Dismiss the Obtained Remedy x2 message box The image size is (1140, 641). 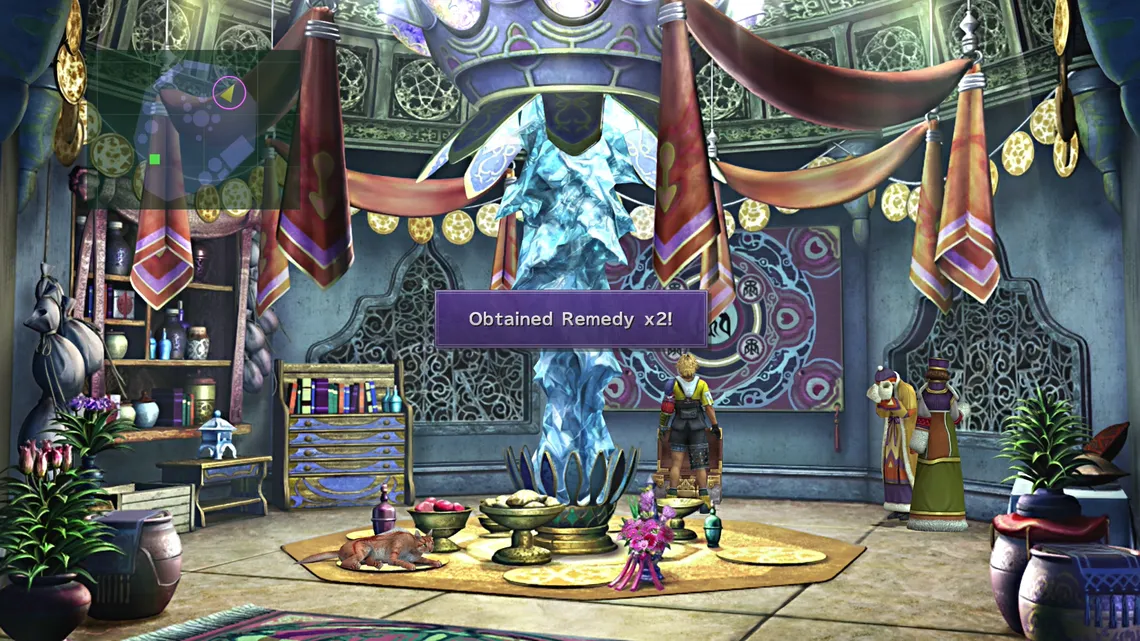tap(570, 319)
